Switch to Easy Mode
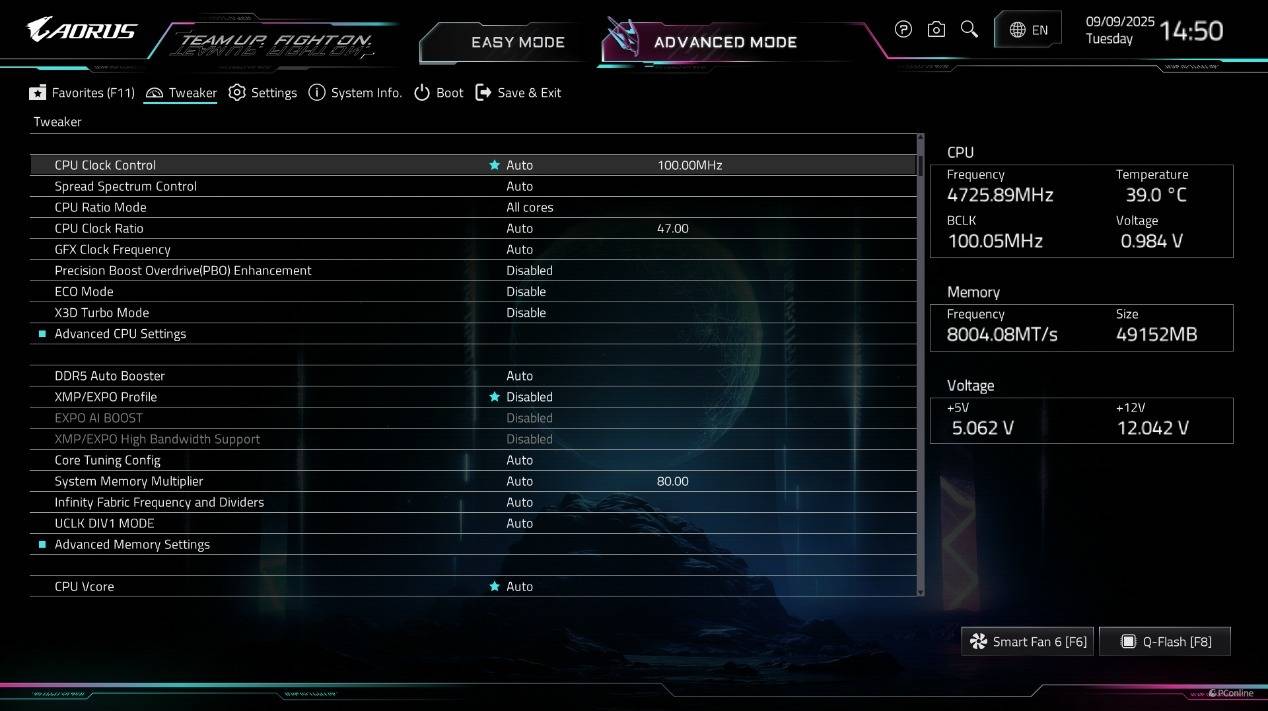The image size is (1268, 711). (x=517, y=42)
